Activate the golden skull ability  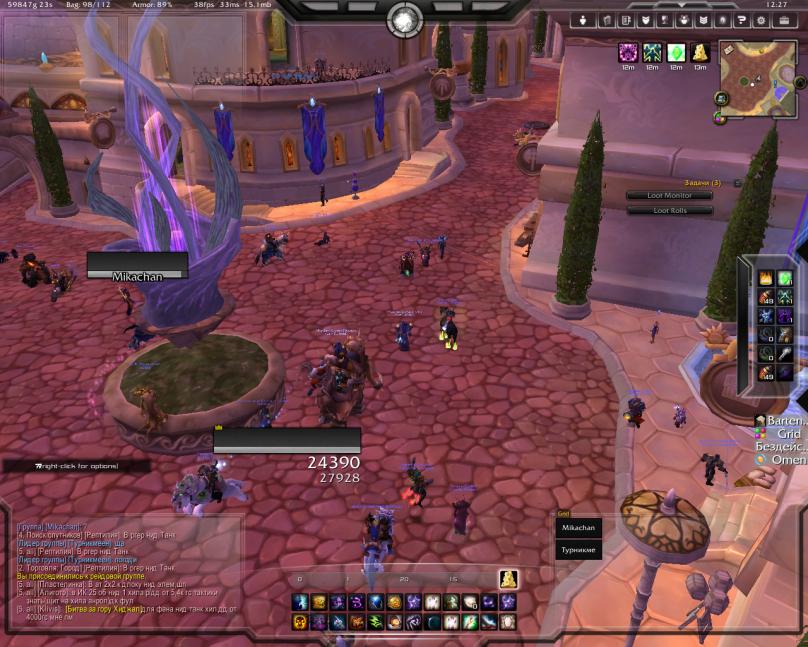tap(300, 622)
